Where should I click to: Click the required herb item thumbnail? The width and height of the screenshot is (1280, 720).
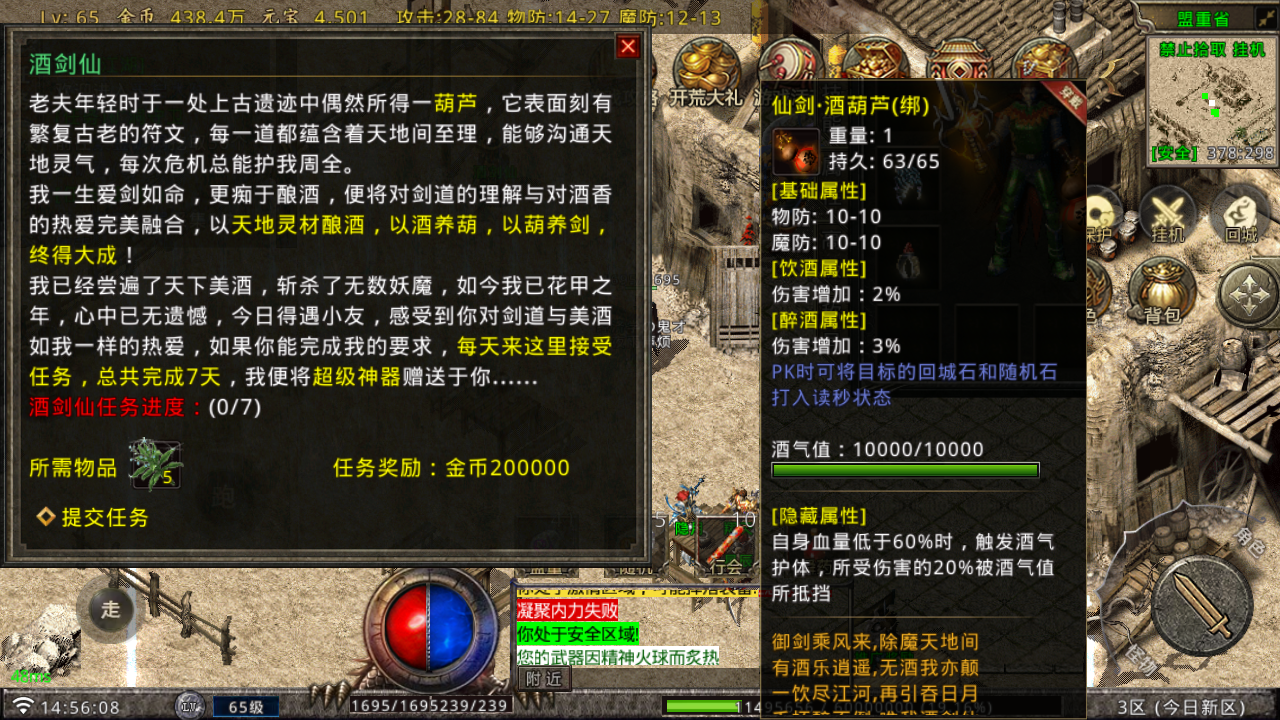coord(155,466)
